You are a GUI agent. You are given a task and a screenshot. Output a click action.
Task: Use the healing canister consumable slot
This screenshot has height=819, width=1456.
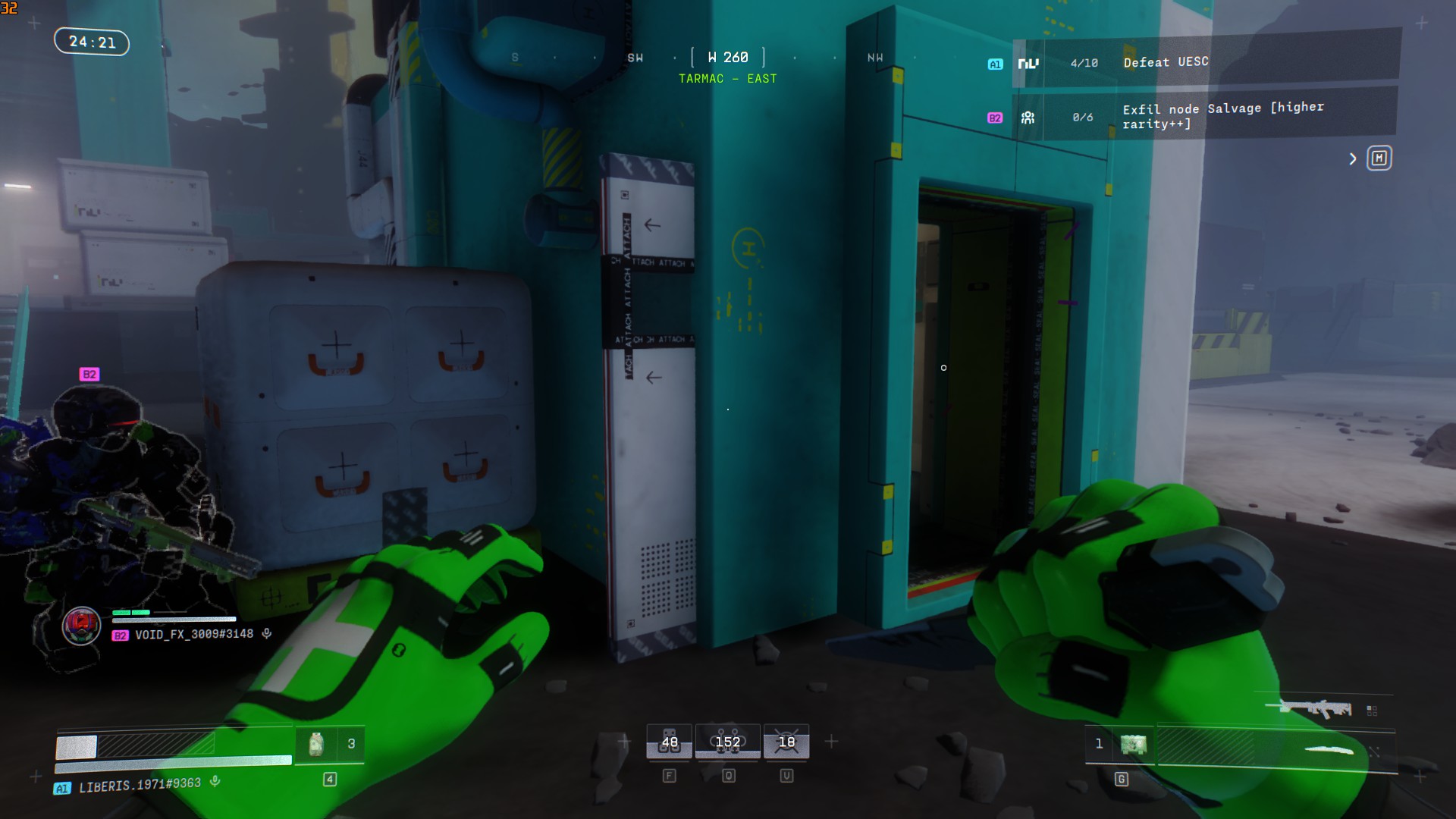click(317, 744)
